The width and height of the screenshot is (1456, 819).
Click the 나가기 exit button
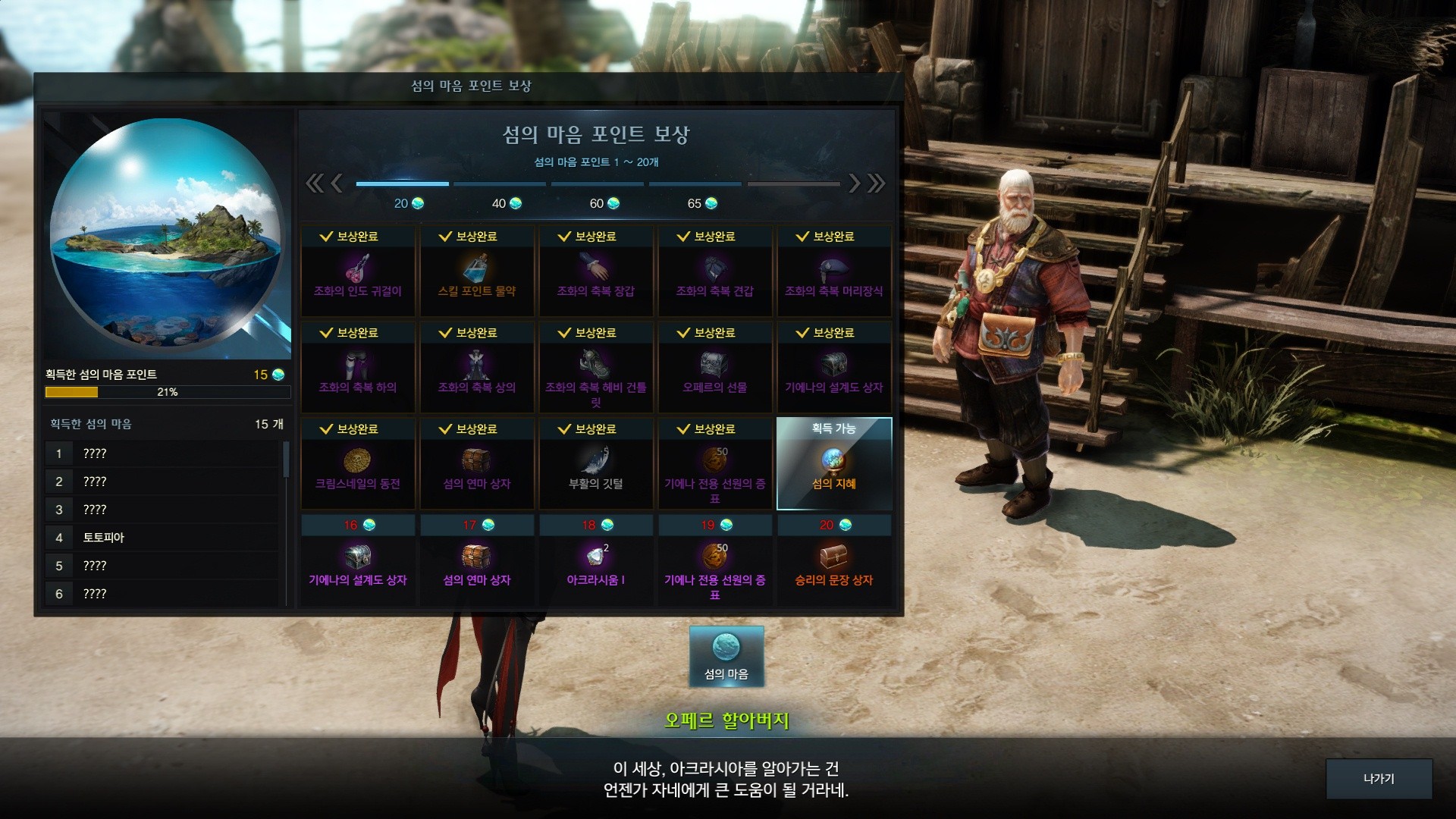[x=1378, y=779]
